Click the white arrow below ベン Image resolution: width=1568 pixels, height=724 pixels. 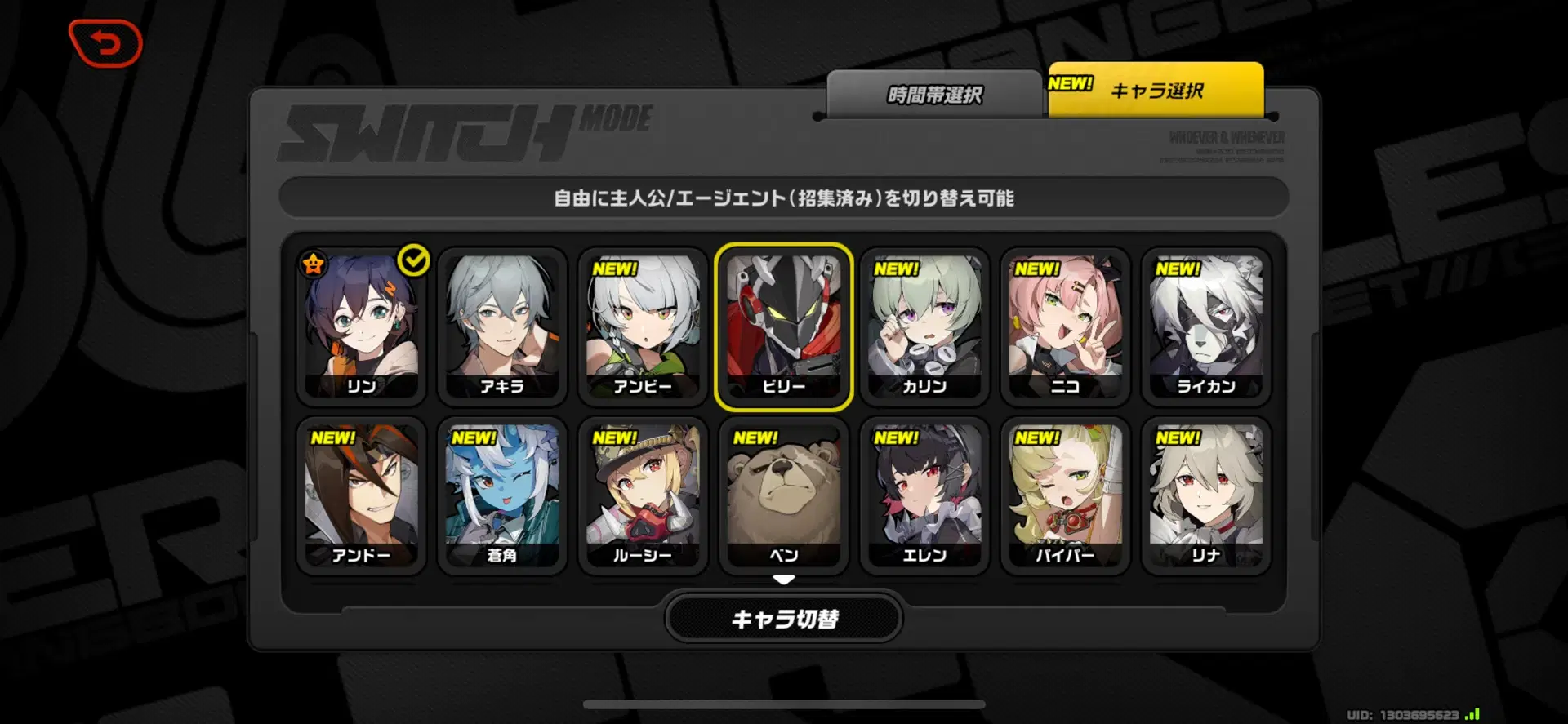pyautogui.click(x=783, y=580)
